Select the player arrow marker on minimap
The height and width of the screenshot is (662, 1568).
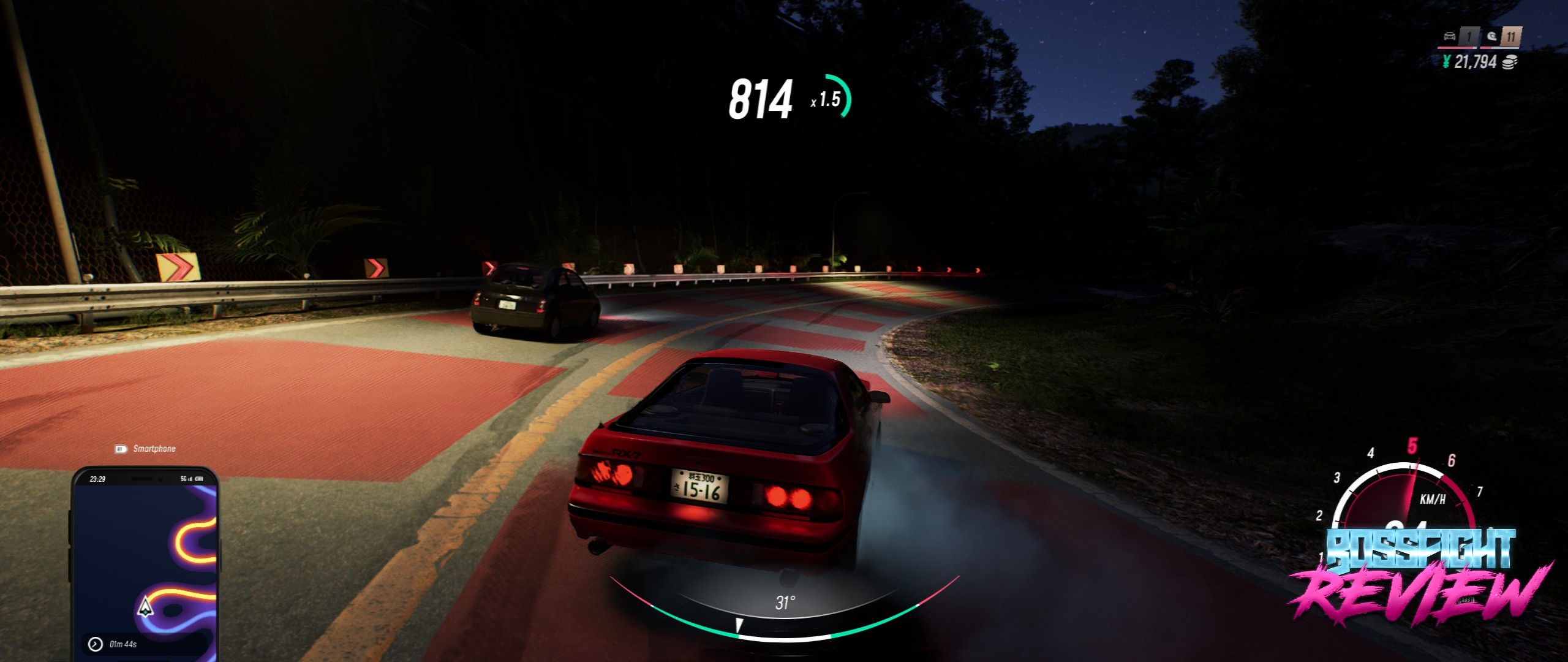(145, 606)
